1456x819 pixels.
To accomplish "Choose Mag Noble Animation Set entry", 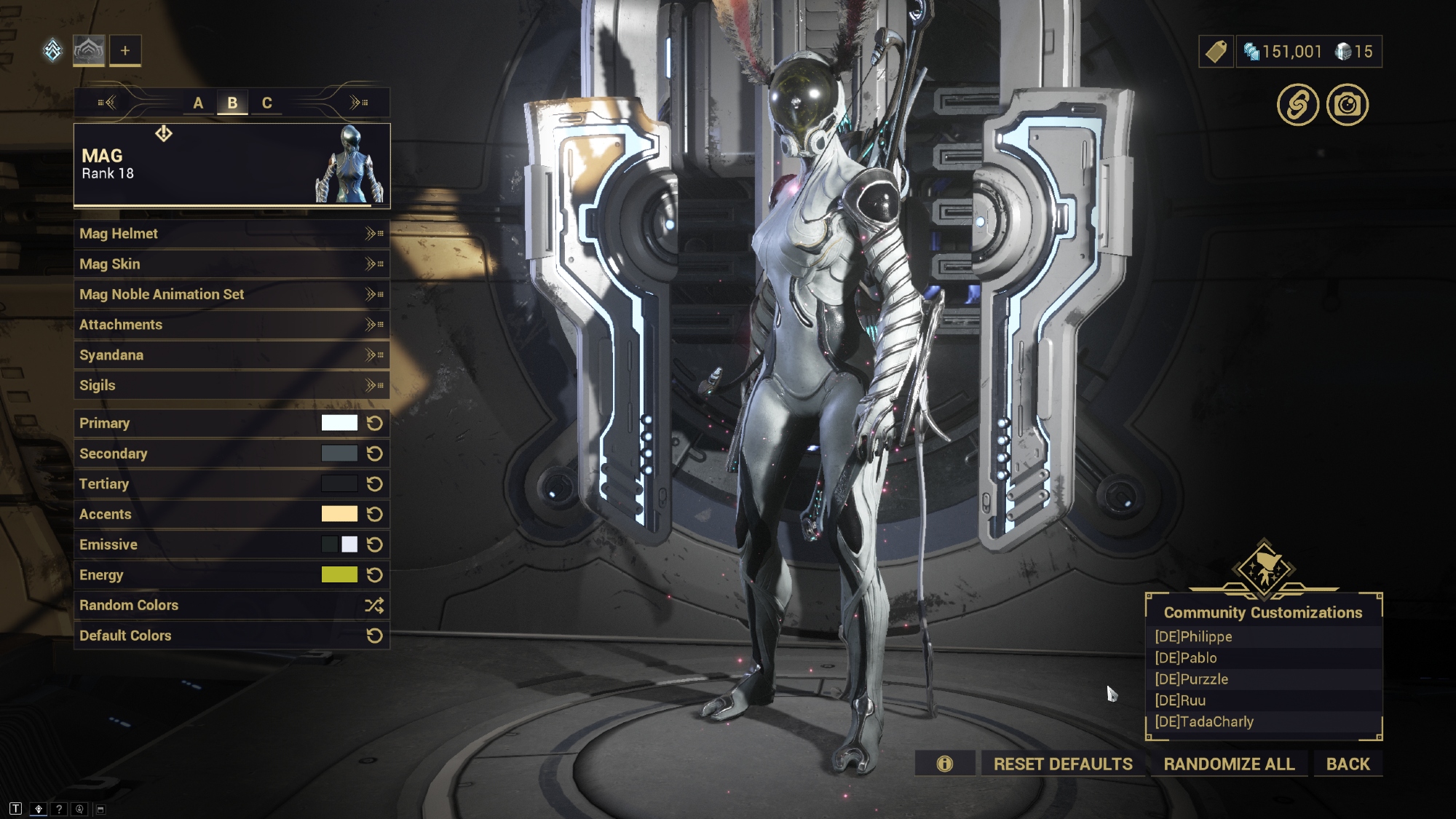I will pyautogui.click(x=231, y=294).
